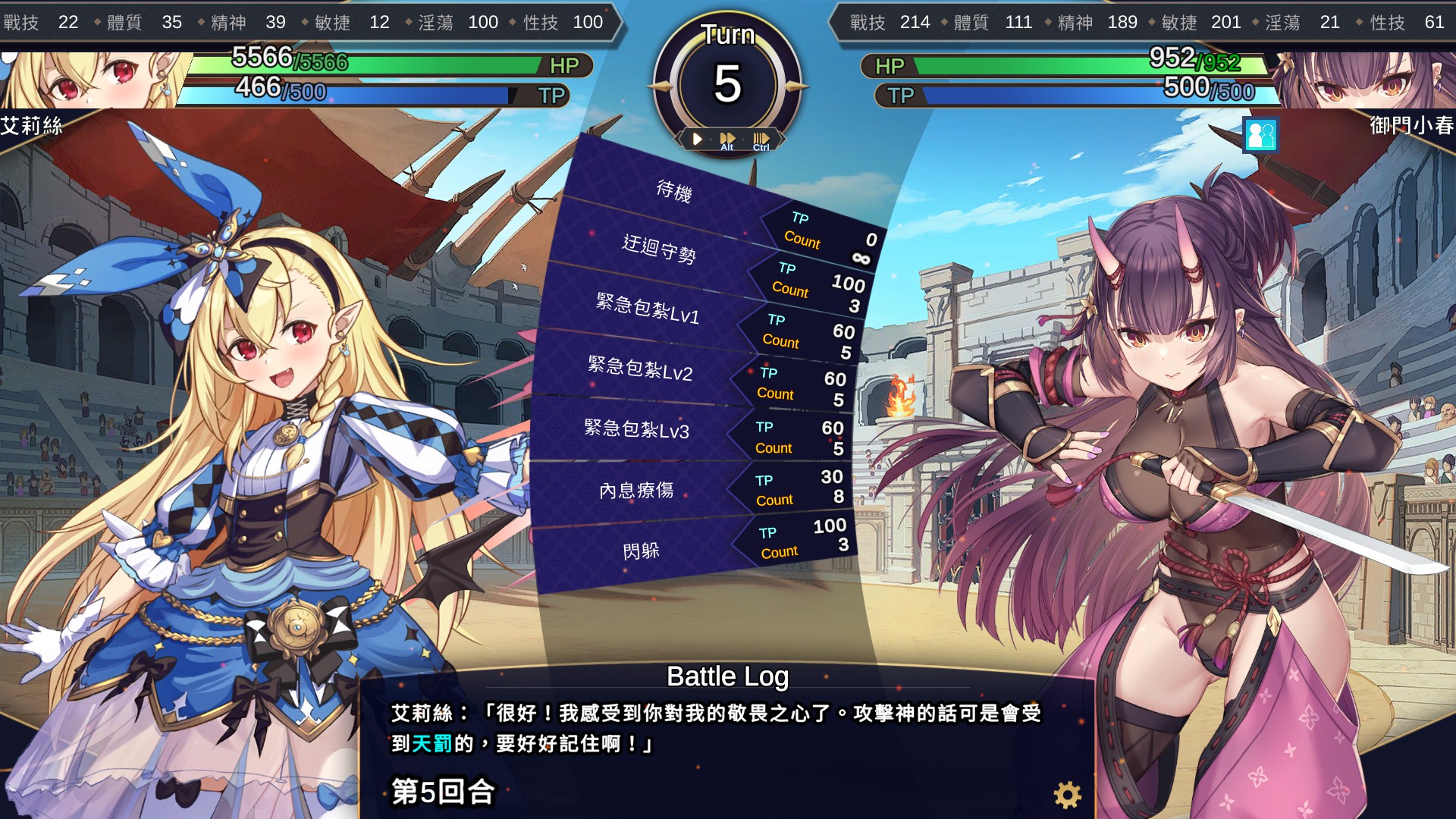Enable the Alt fast-forward speed

(727, 140)
